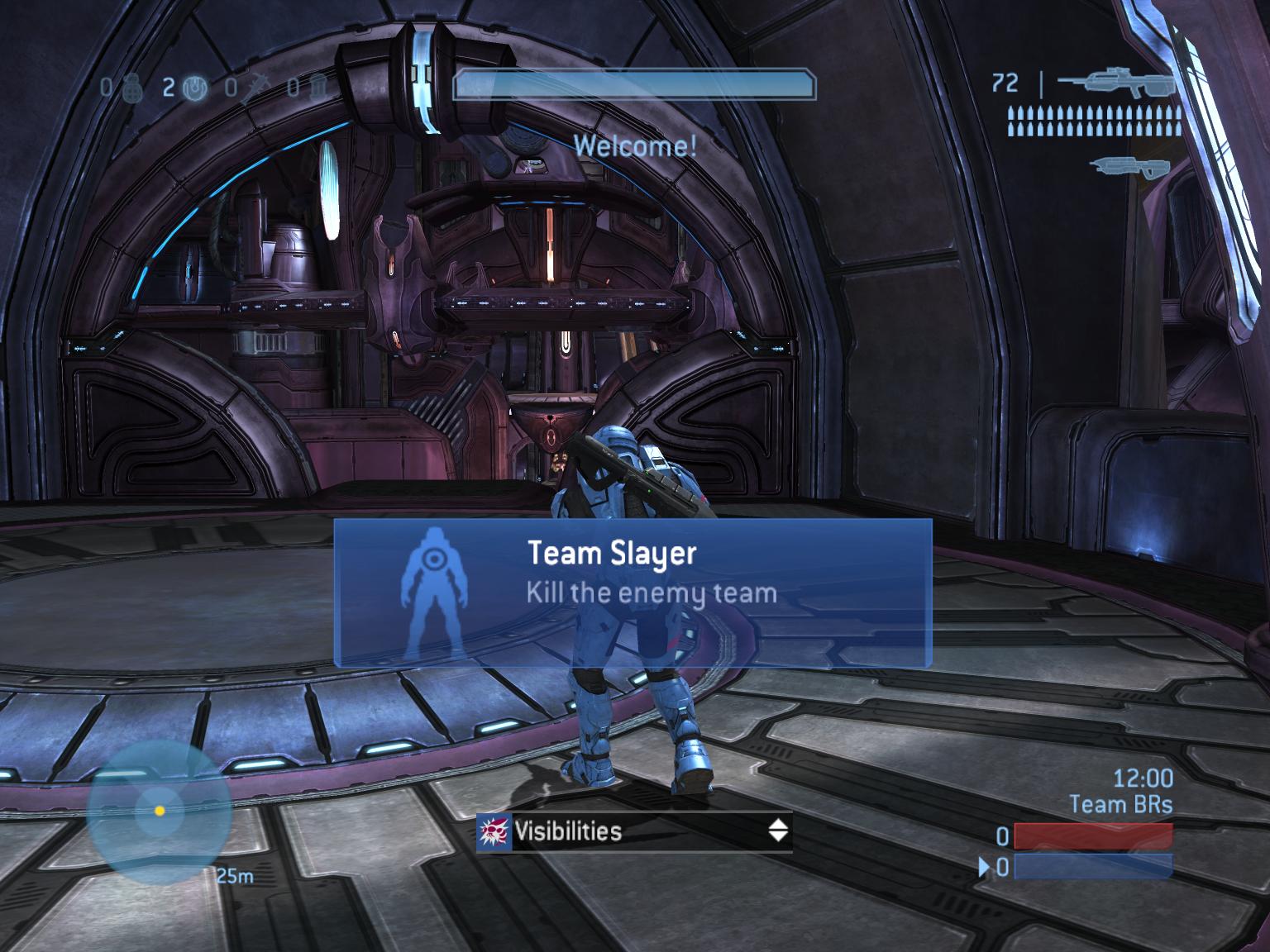Select the motion tracker radar
Image resolution: width=1270 pixels, height=952 pixels.
click(x=159, y=811)
